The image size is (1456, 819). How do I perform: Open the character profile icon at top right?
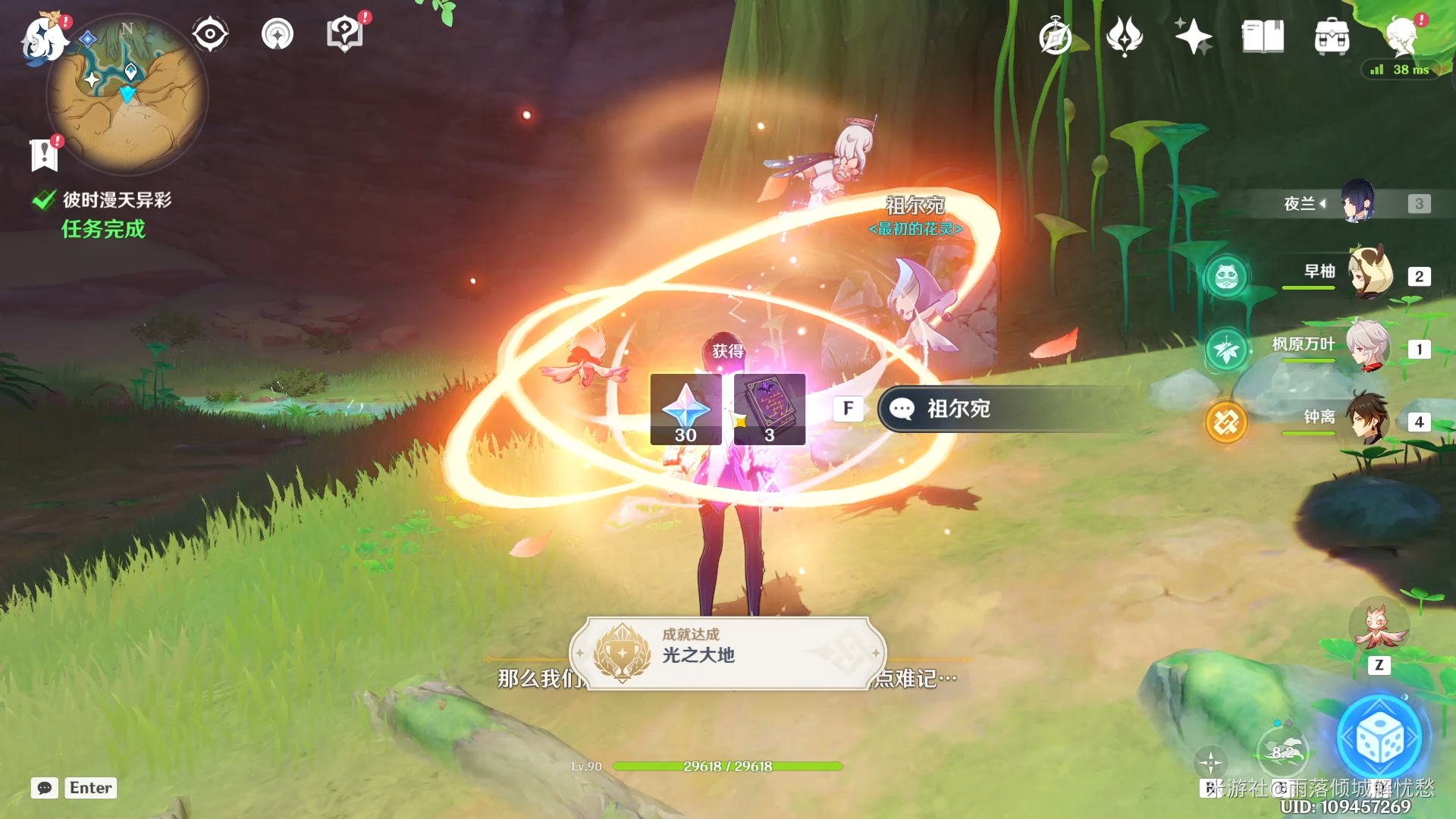tap(1401, 36)
